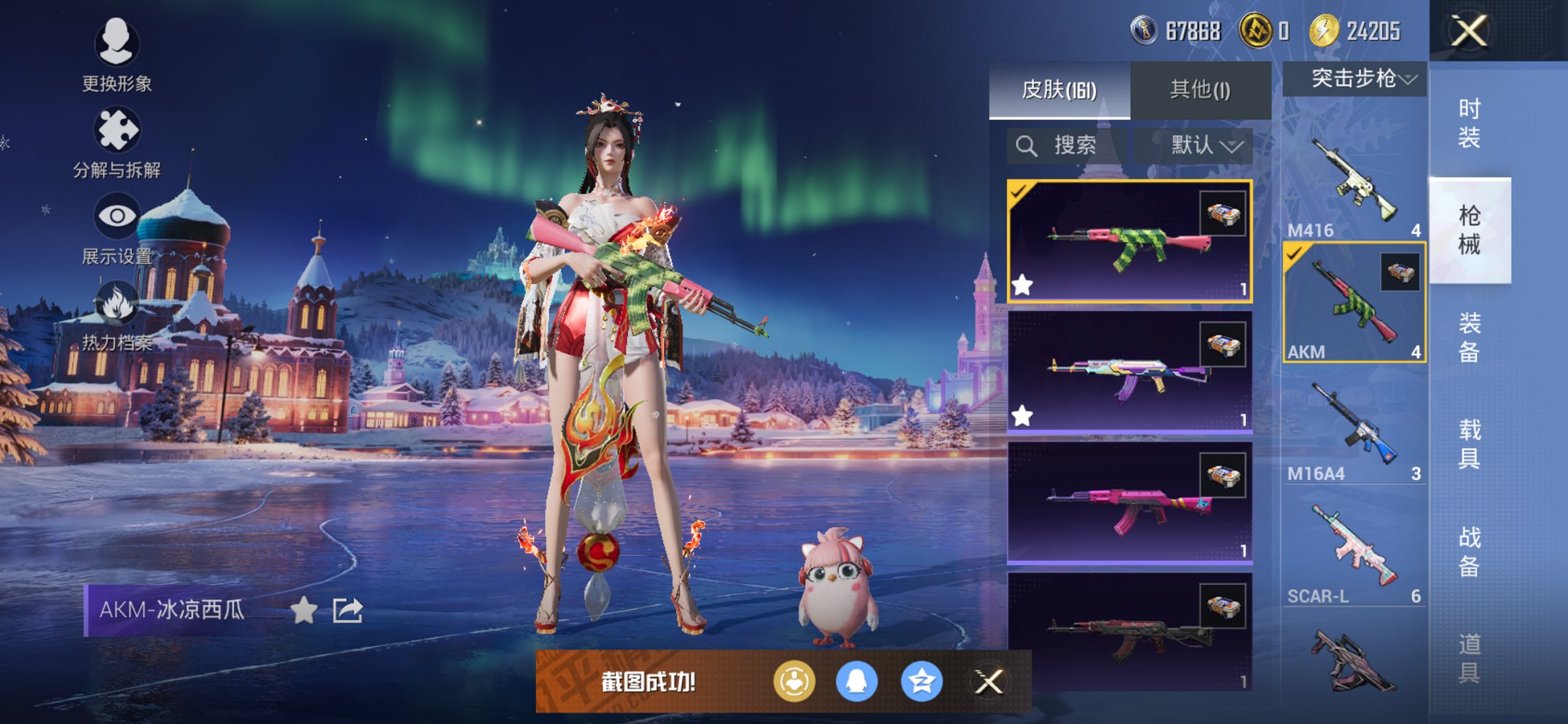Choose the purple and yellow AKM skin
Viewport: 1568px width, 724px height.
1129,372
